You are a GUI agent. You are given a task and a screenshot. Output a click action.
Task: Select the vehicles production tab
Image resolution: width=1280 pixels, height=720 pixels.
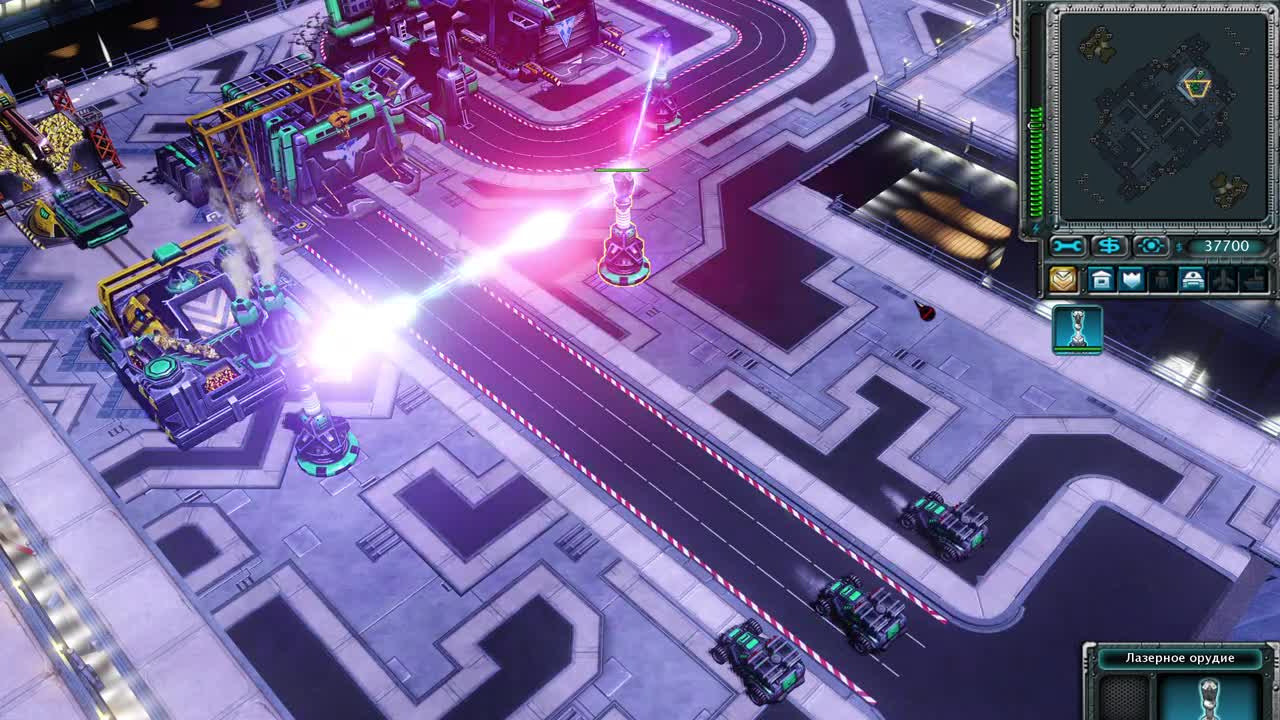(1191, 280)
